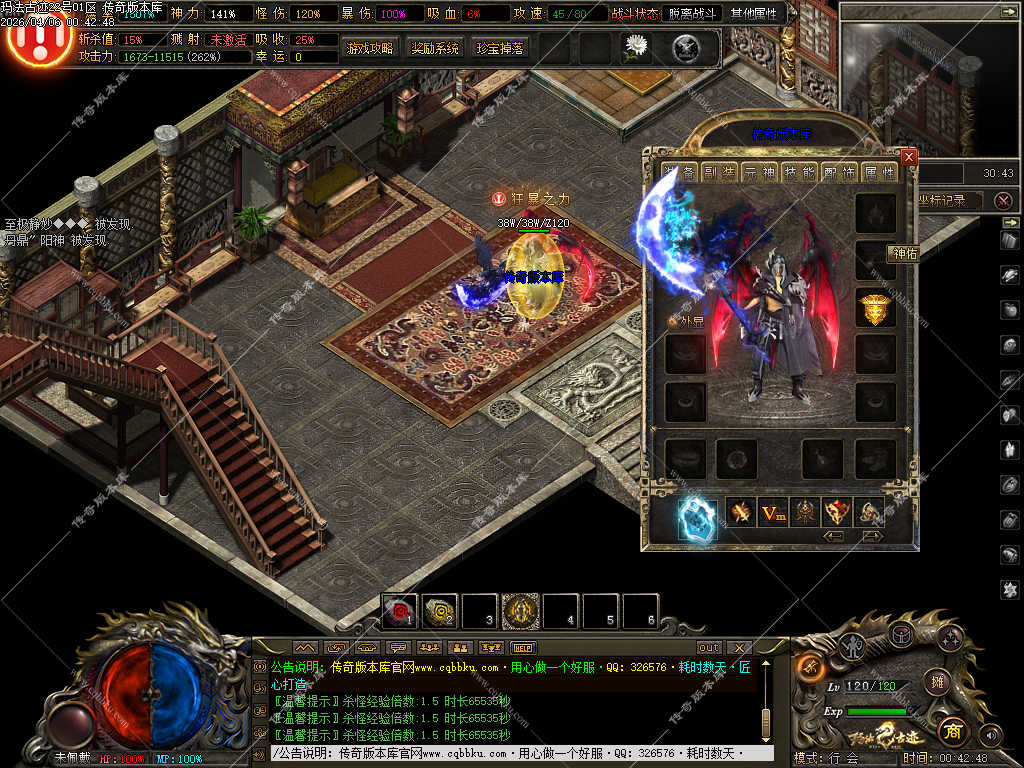Viewport: 1024px width, 768px height.
Task: Select the golden shield emblem equipment slot
Action: pyautogui.click(x=875, y=309)
